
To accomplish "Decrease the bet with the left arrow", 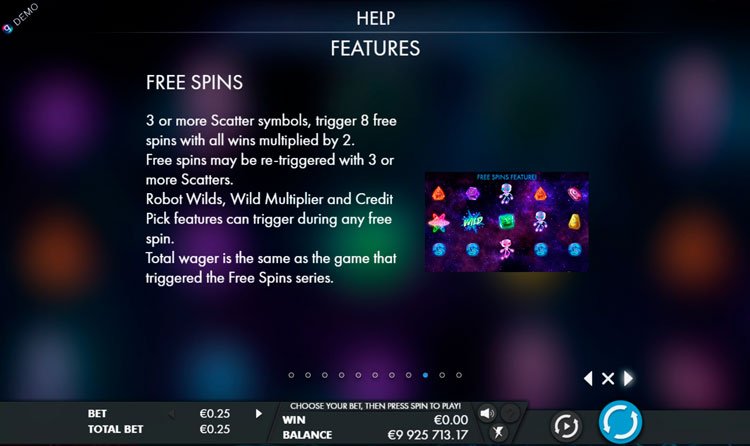I will [170, 413].
